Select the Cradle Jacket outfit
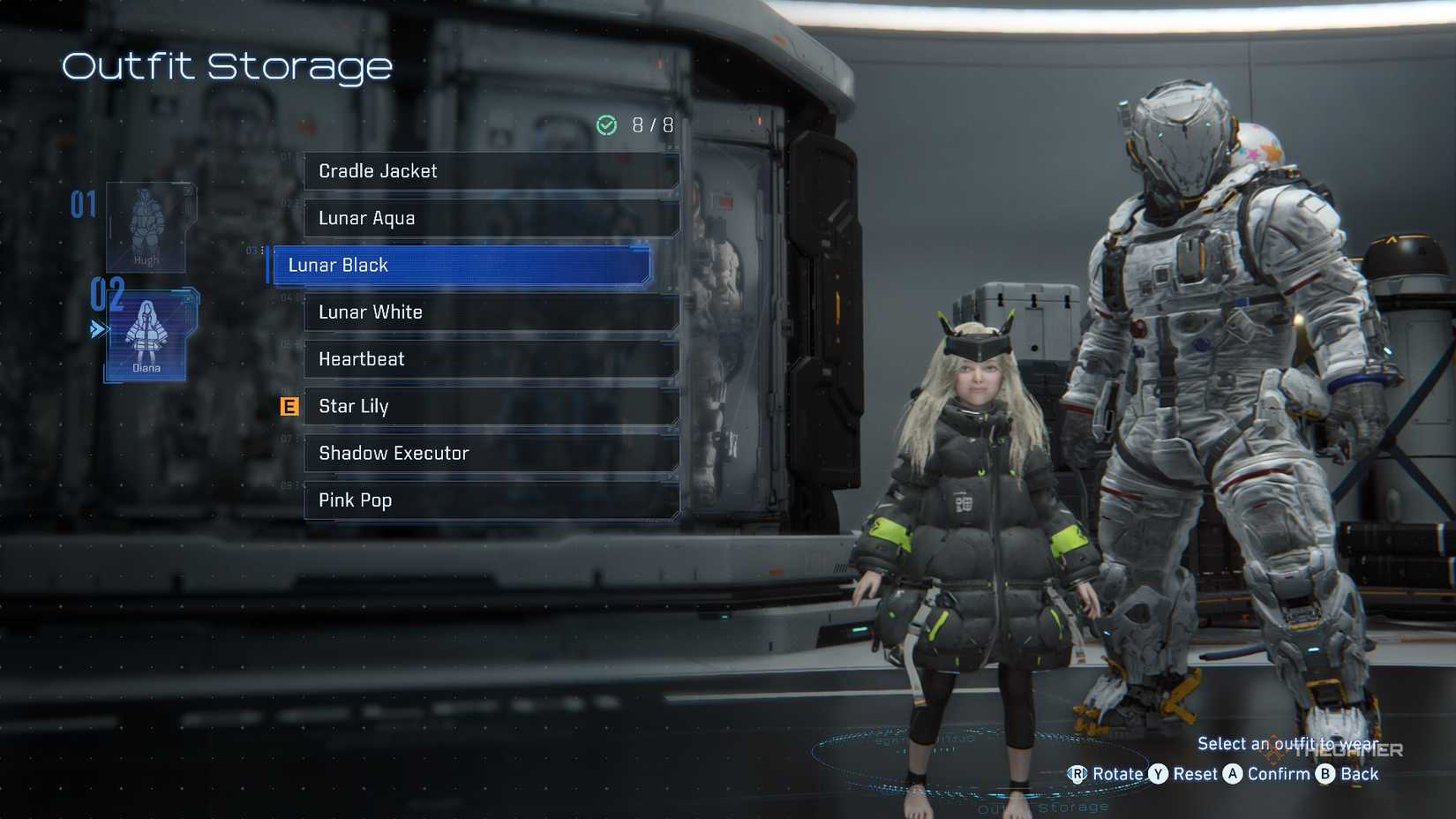The image size is (1456, 819). pos(491,171)
